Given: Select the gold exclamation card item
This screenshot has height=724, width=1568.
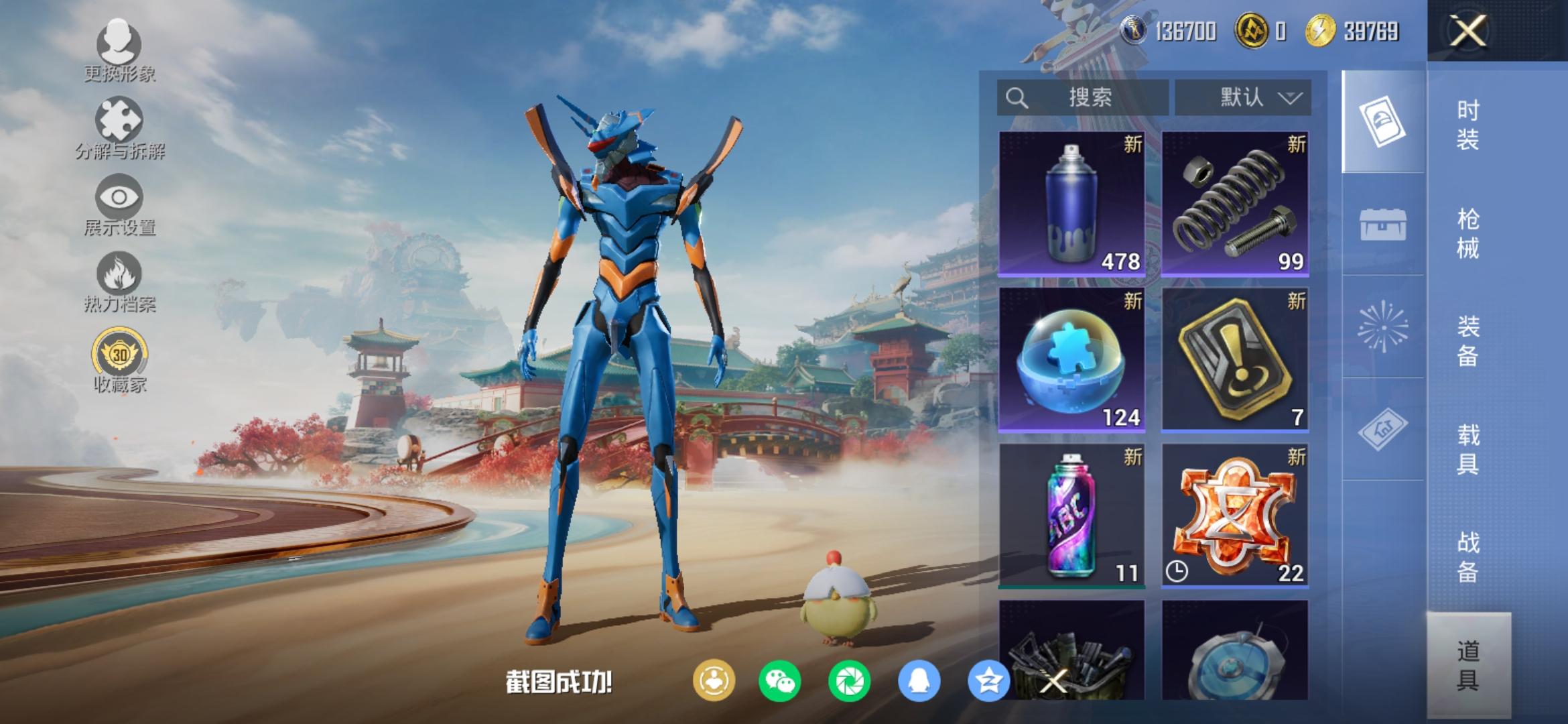Looking at the screenshot, I should tap(1234, 359).
